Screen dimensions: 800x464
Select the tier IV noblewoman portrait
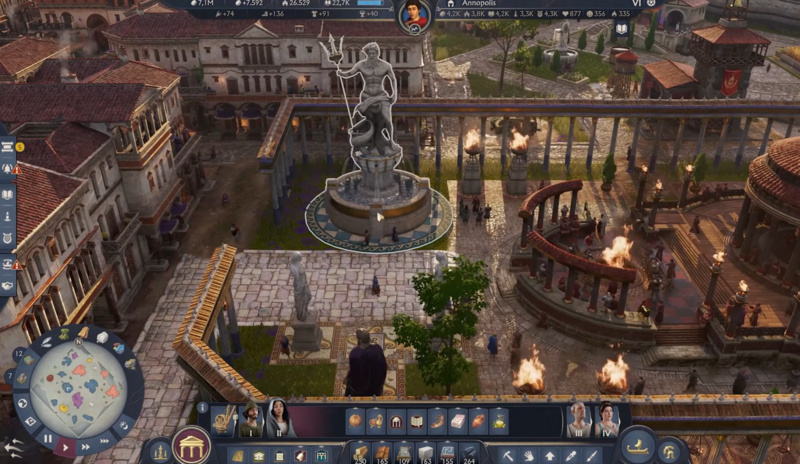(x=607, y=420)
